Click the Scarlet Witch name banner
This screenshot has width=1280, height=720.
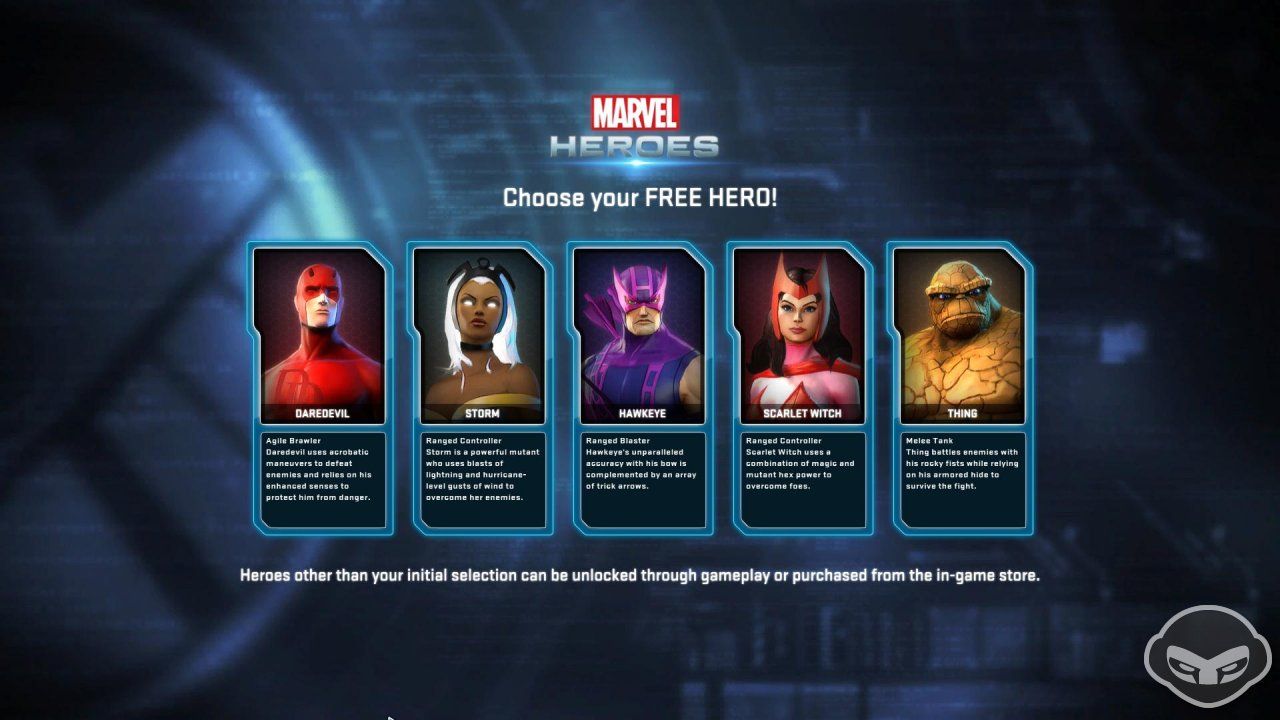click(x=801, y=413)
